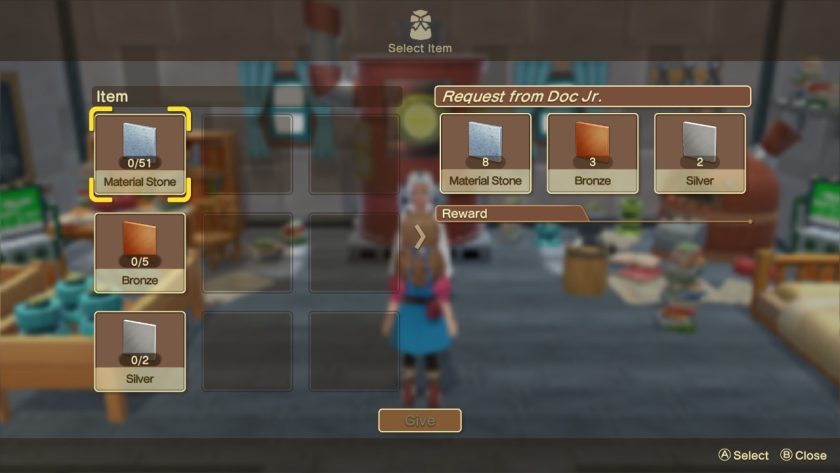The image size is (840, 473).
Task: Inspect the requested Bronze requirement tile
Action: (592, 152)
